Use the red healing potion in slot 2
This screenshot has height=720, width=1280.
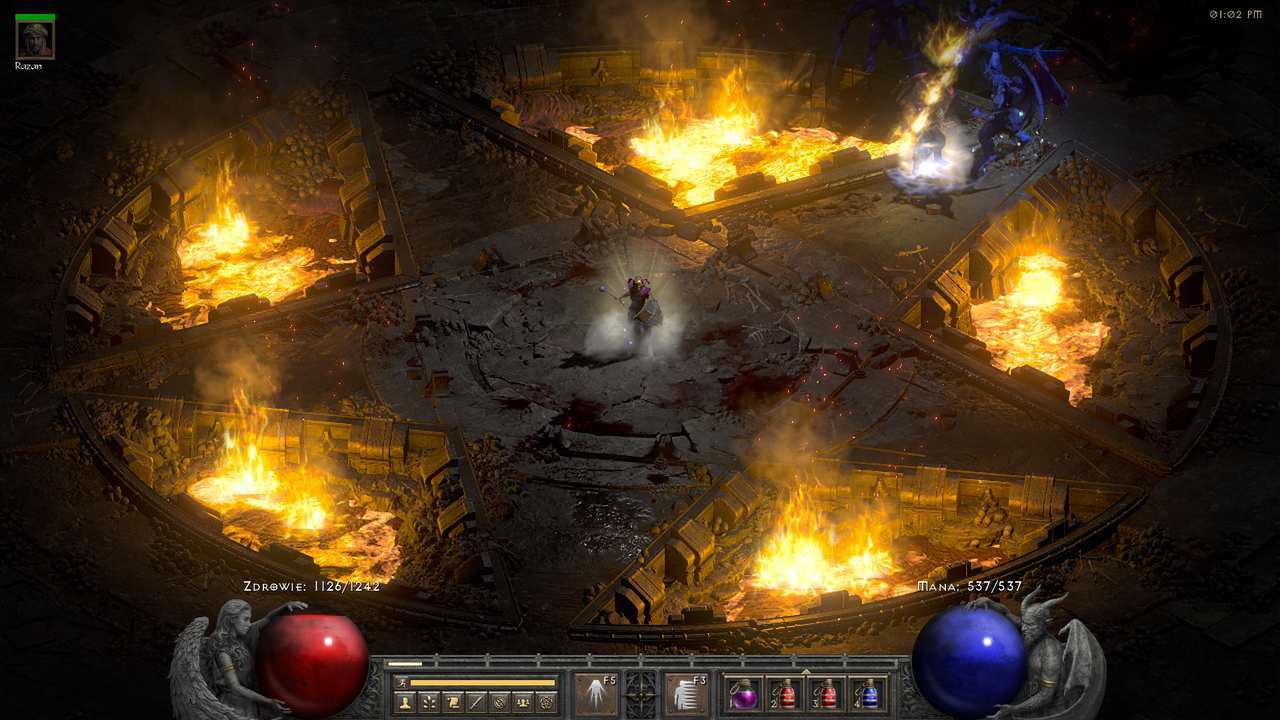(785, 695)
